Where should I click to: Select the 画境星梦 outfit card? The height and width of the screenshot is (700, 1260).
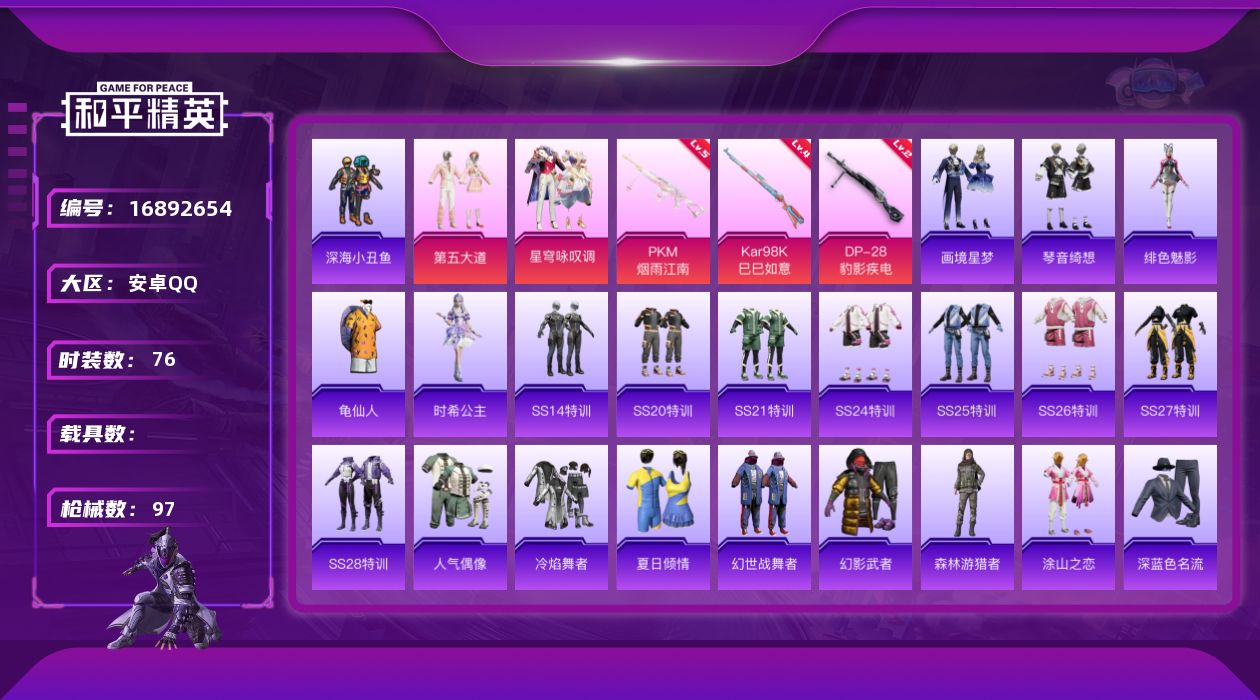[x=967, y=211]
